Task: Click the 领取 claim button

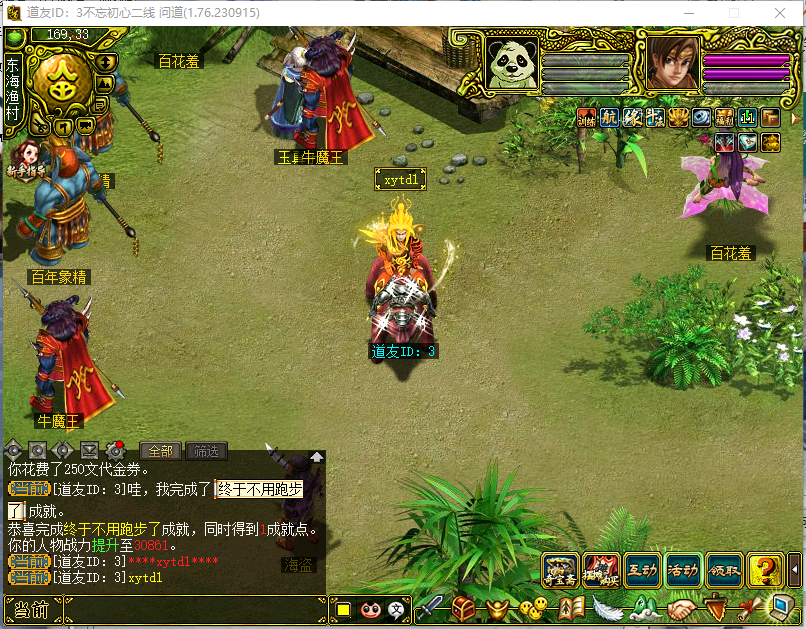Action: coord(724,570)
